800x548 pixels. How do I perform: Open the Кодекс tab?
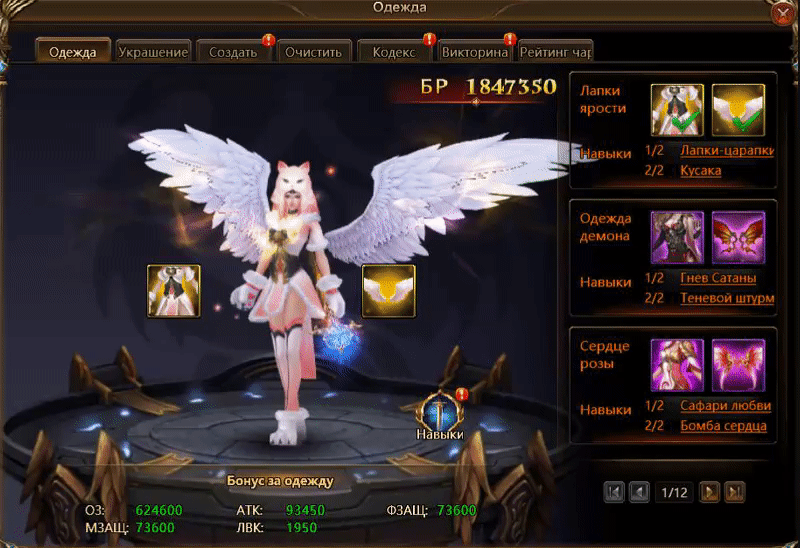pyautogui.click(x=394, y=52)
